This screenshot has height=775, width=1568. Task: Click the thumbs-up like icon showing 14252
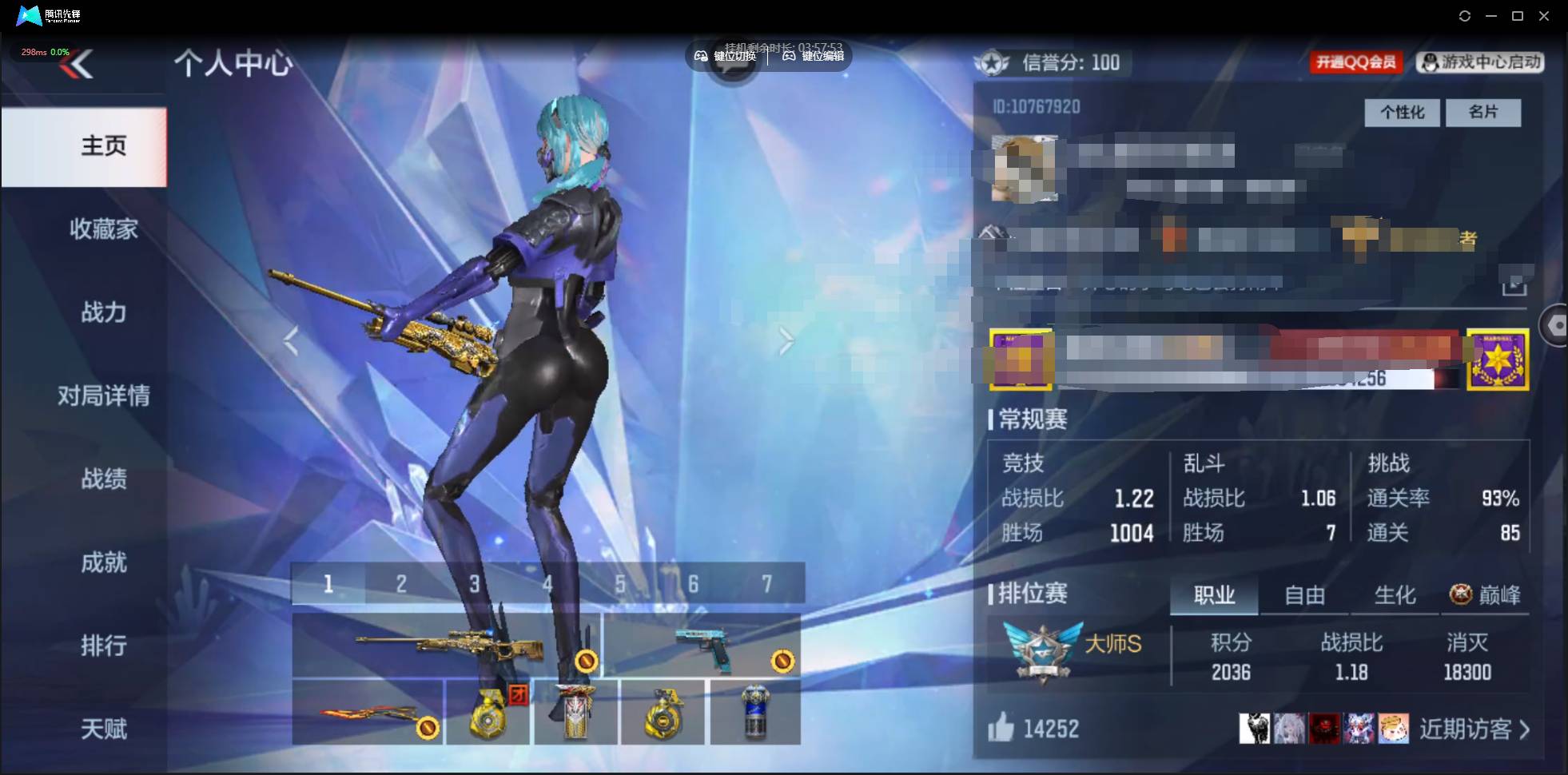(1001, 728)
